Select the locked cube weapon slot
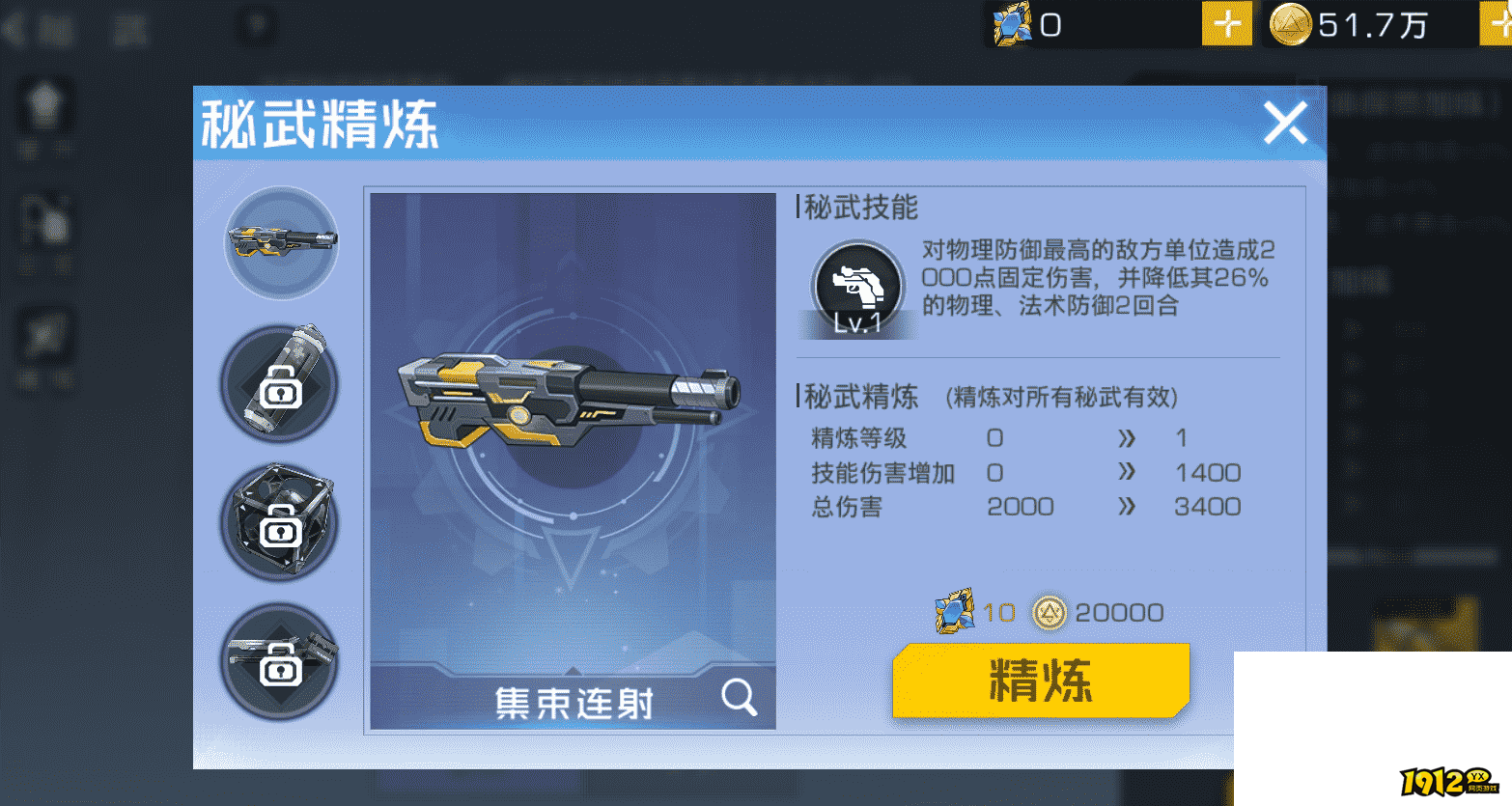The image size is (1512, 806). 279,522
